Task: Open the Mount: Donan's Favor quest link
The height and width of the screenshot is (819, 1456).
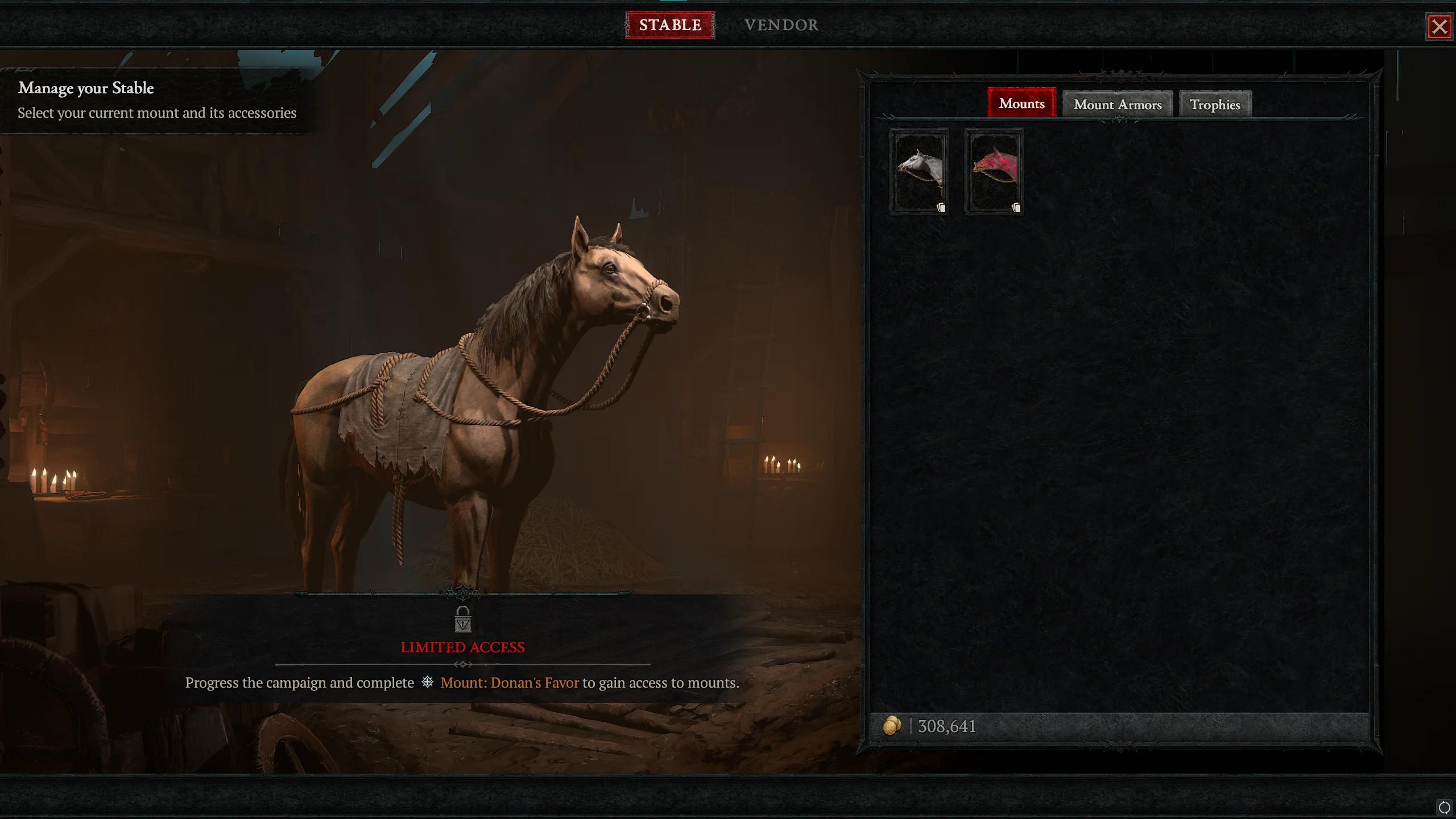Action: (509, 682)
